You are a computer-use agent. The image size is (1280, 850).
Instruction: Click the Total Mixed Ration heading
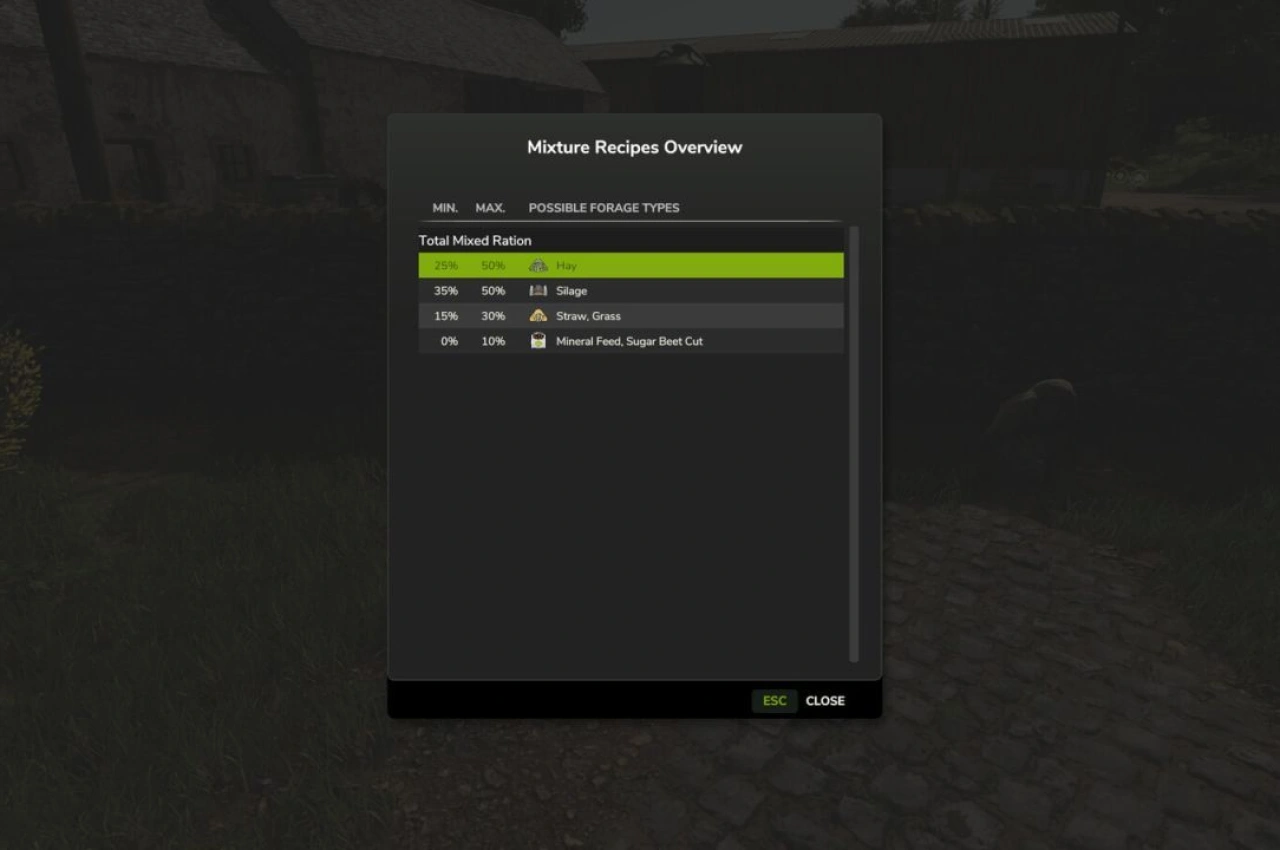pyautogui.click(x=475, y=240)
